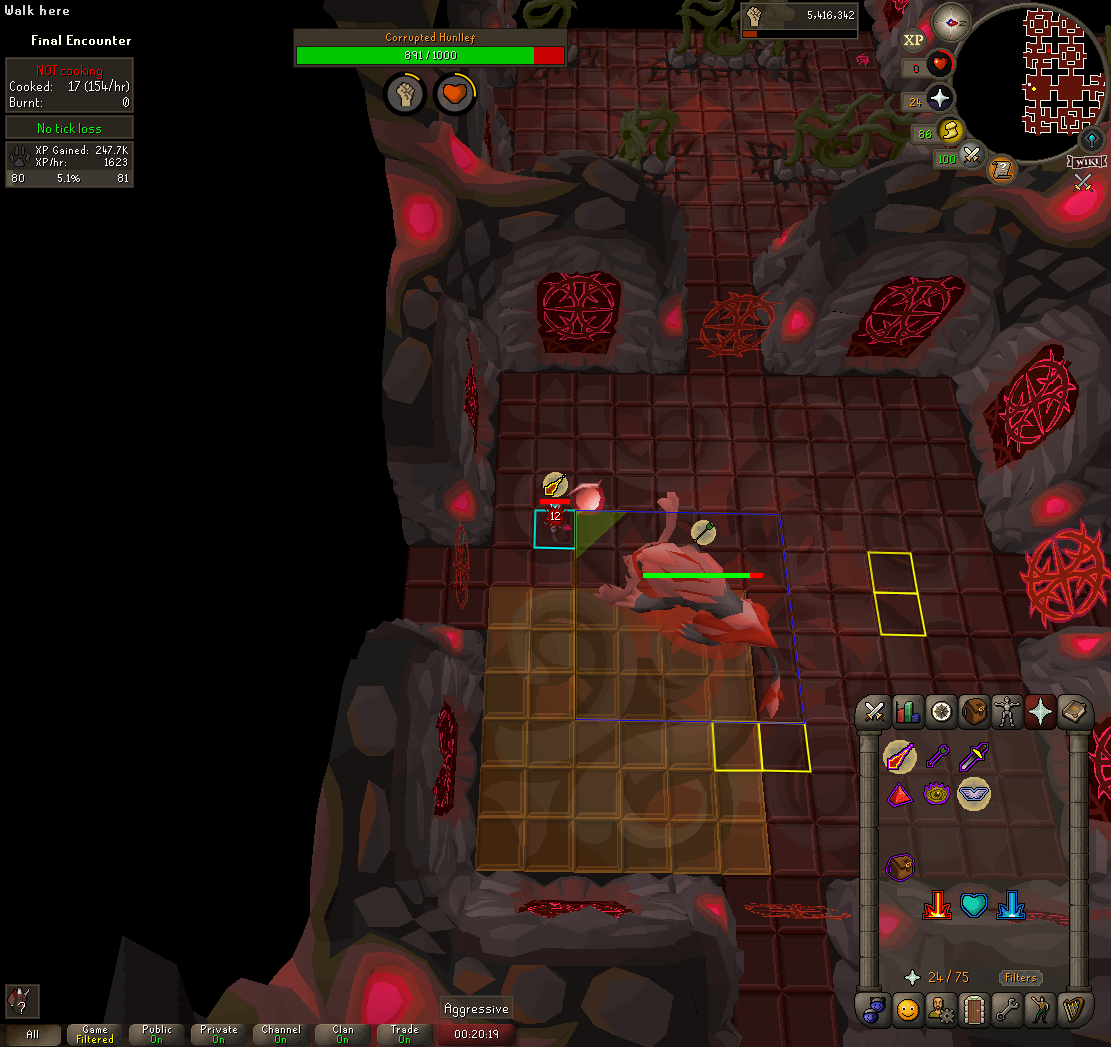Select the Game chat filter tab
Viewport: 1111px width, 1047px height.
pos(95,1034)
